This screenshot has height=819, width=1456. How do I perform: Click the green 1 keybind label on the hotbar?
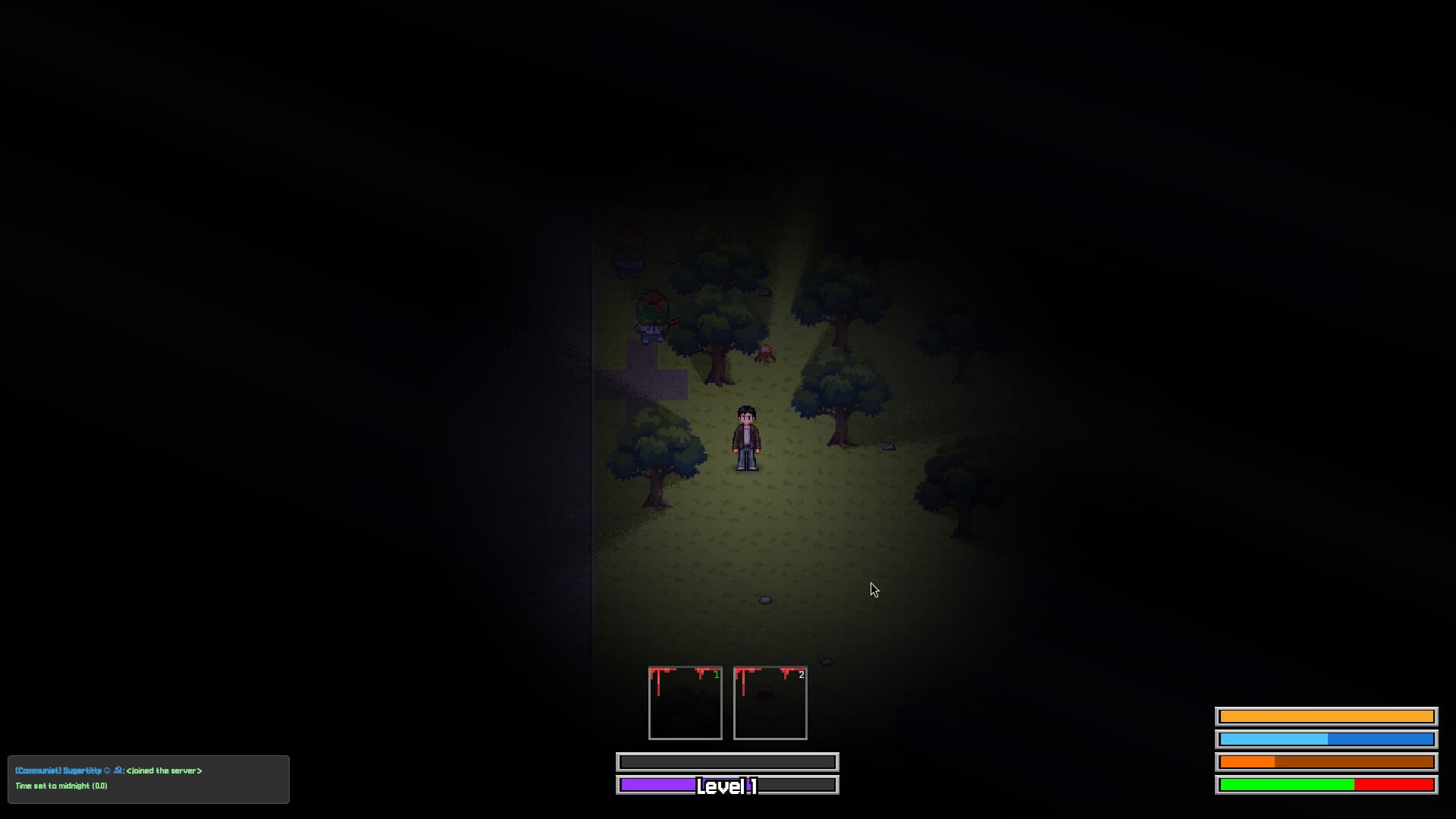[717, 675]
